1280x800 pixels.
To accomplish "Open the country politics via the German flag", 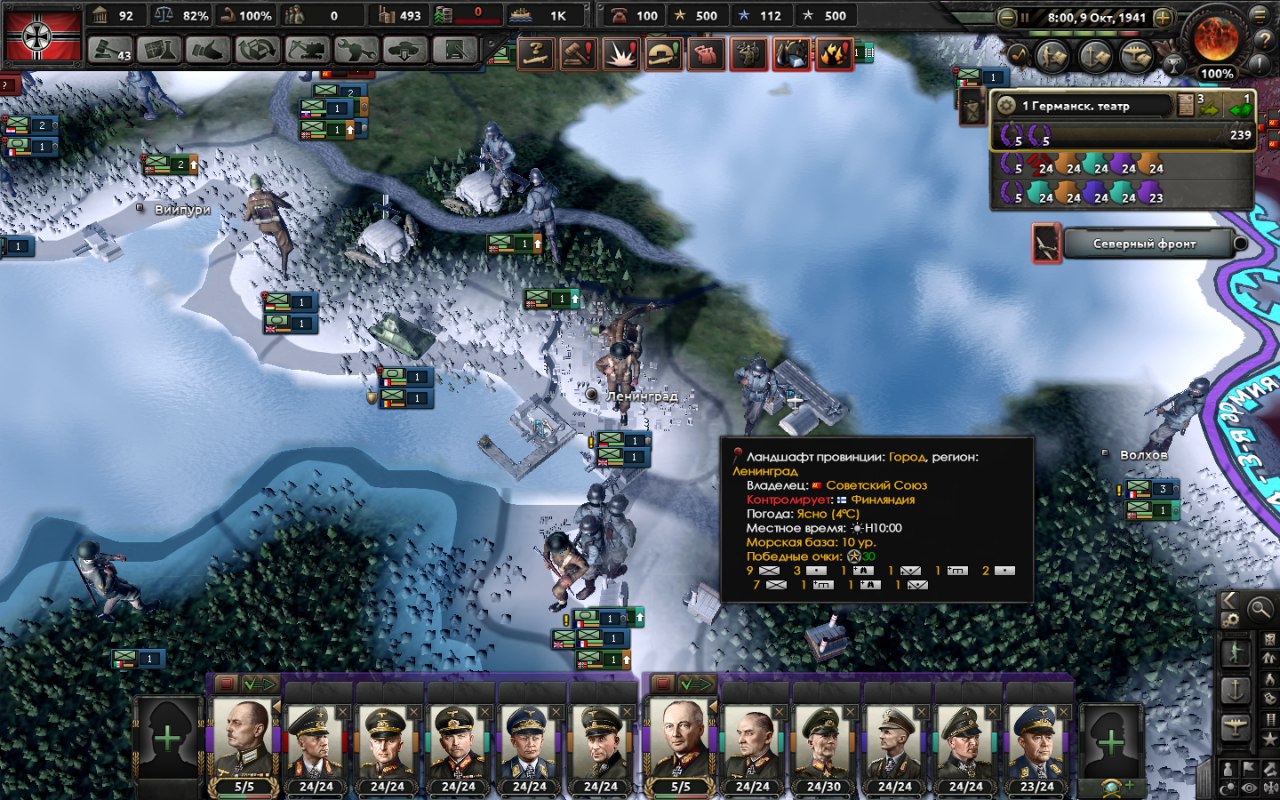I will (x=43, y=33).
